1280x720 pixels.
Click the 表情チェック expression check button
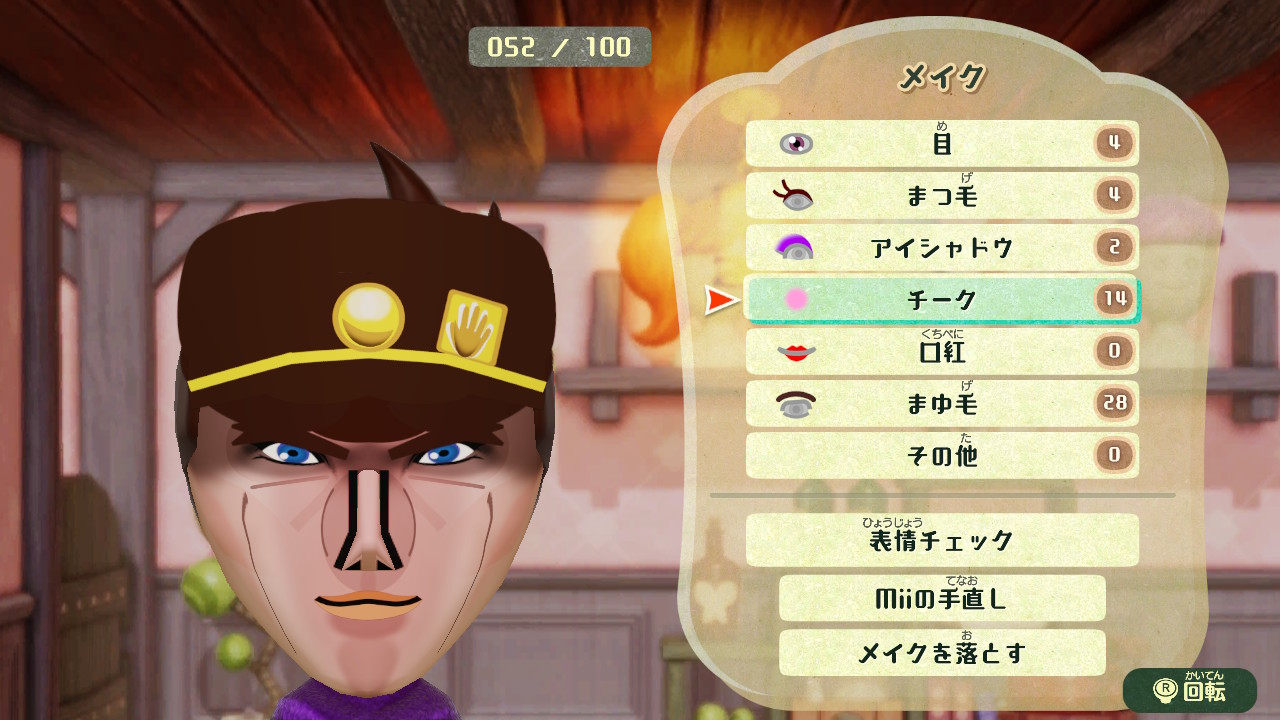[940, 540]
